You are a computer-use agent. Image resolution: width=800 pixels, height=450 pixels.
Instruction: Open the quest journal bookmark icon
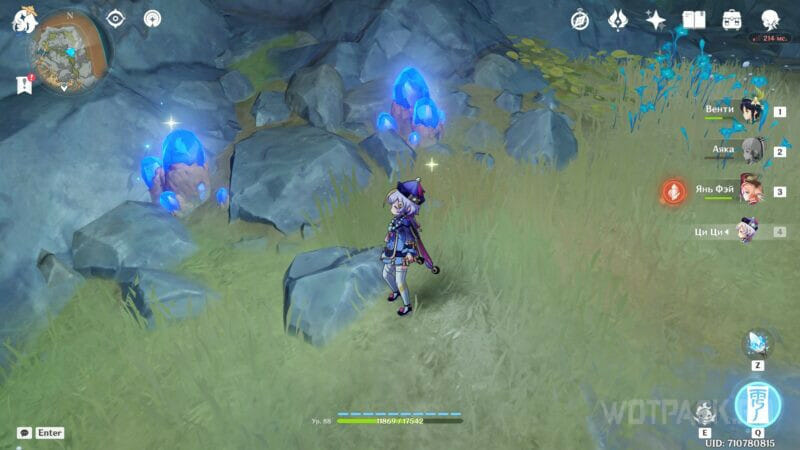(x=24, y=86)
